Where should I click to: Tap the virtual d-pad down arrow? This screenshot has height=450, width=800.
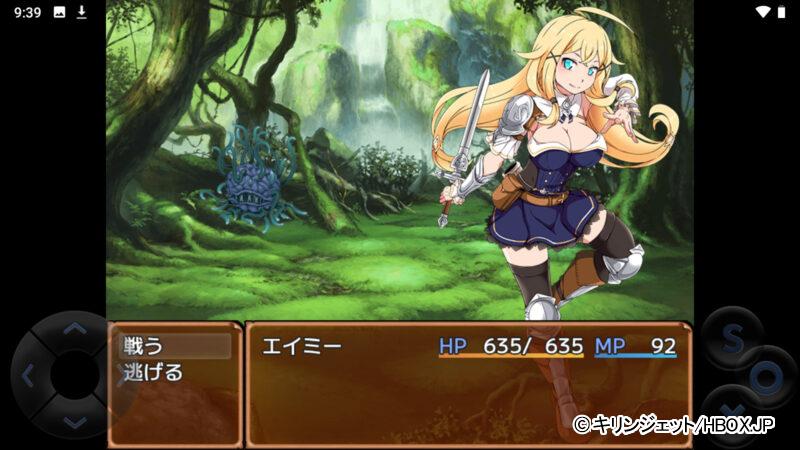[x=74, y=423]
